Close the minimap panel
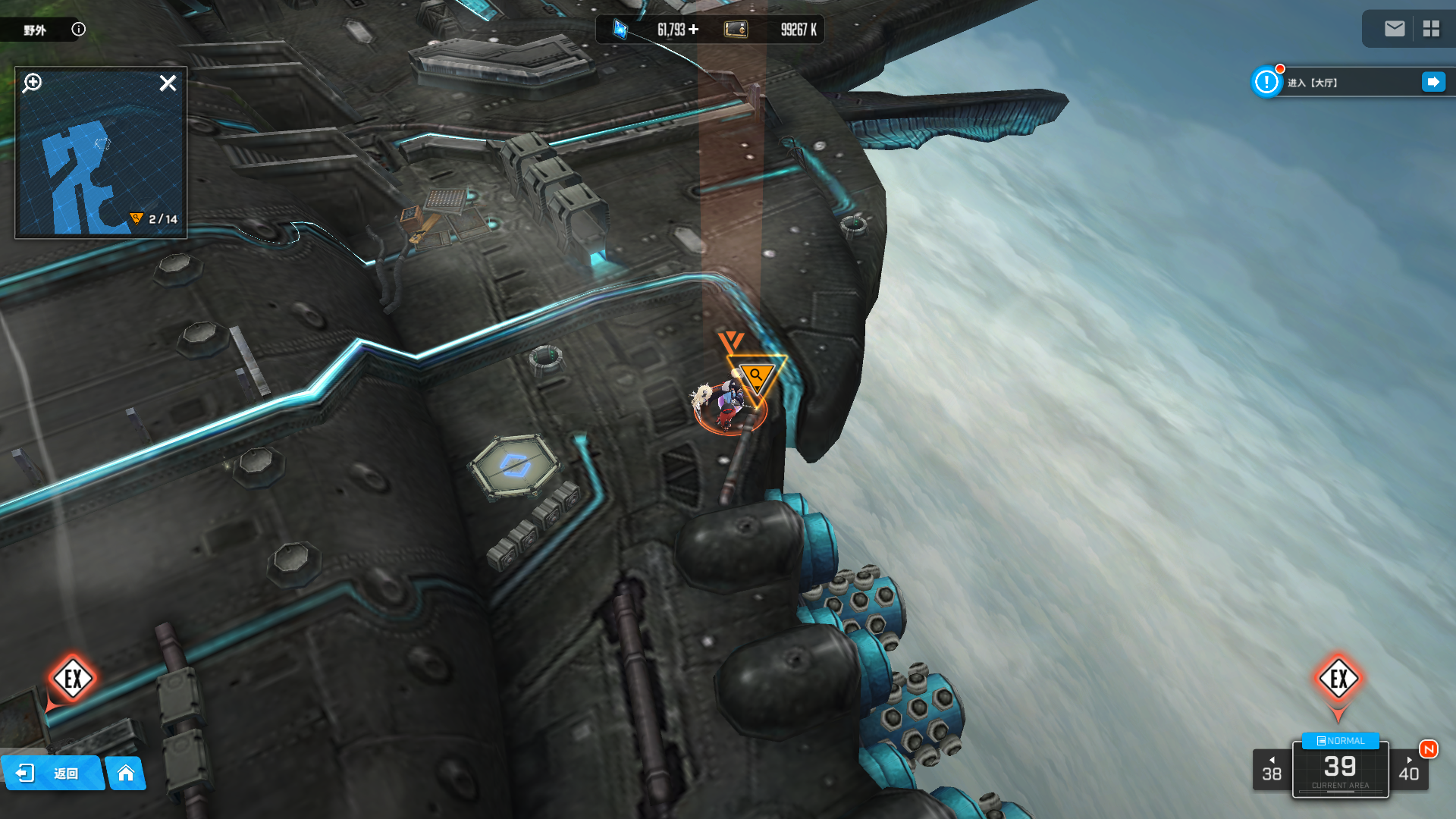The height and width of the screenshot is (819, 1456). tap(168, 83)
